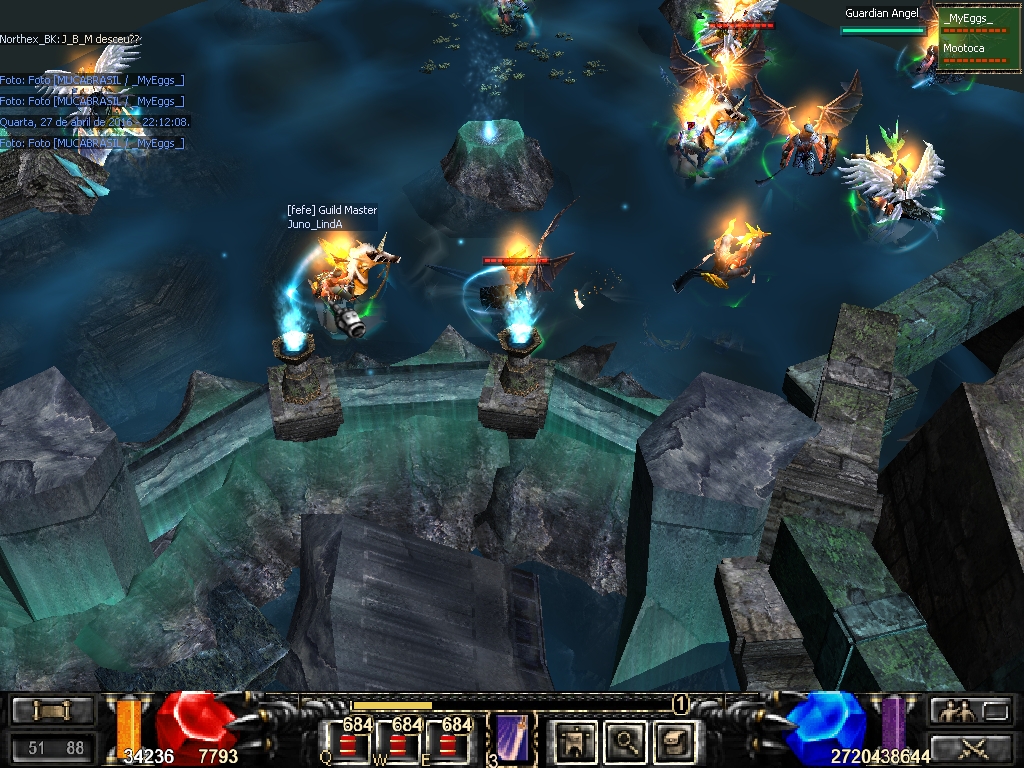Click the magnifying glass button
The image size is (1024, 768).
pyautogui.click(x=627, y=741)
